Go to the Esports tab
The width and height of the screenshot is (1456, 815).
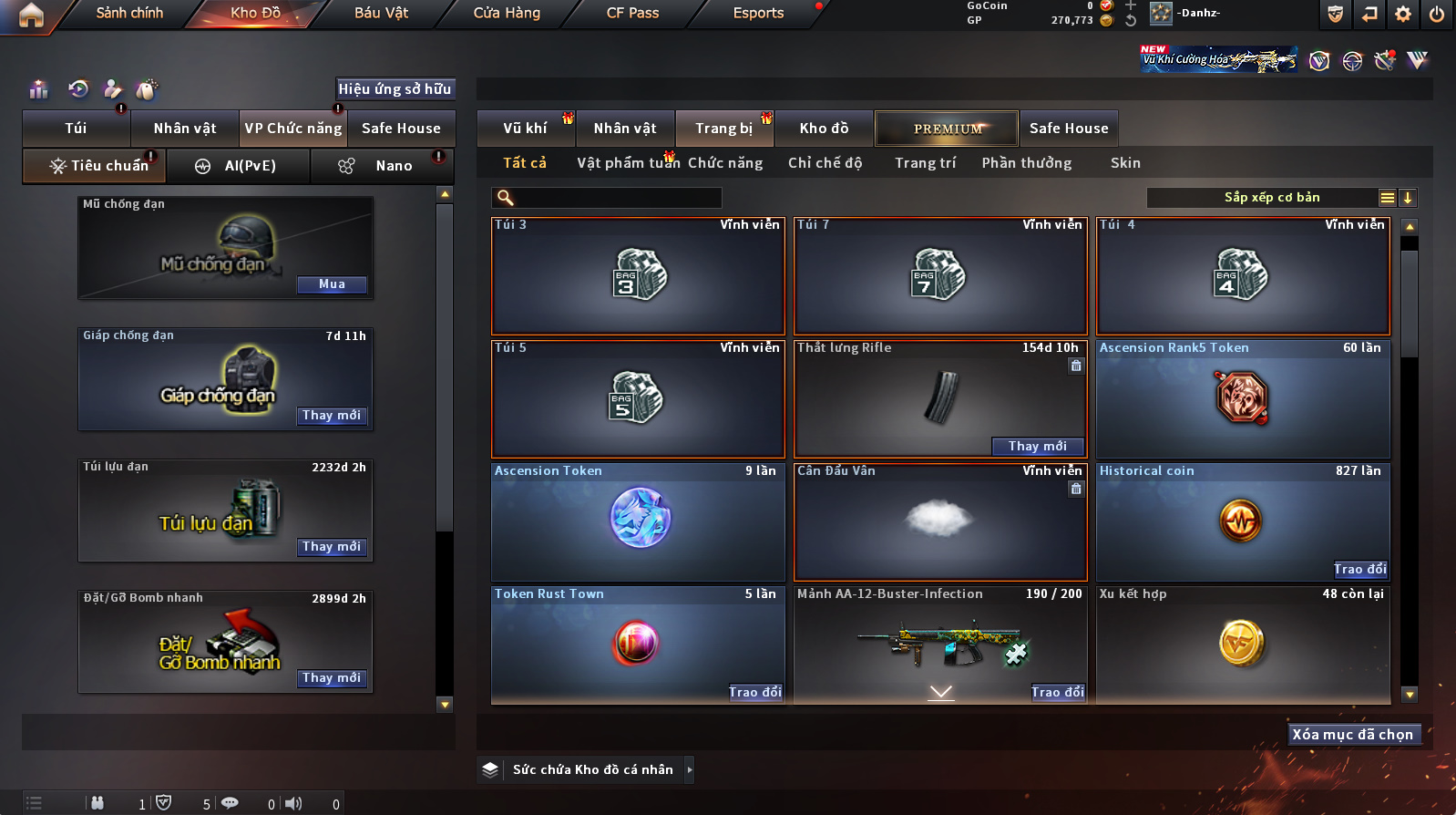pyautogui.click(x=758, y=14)
